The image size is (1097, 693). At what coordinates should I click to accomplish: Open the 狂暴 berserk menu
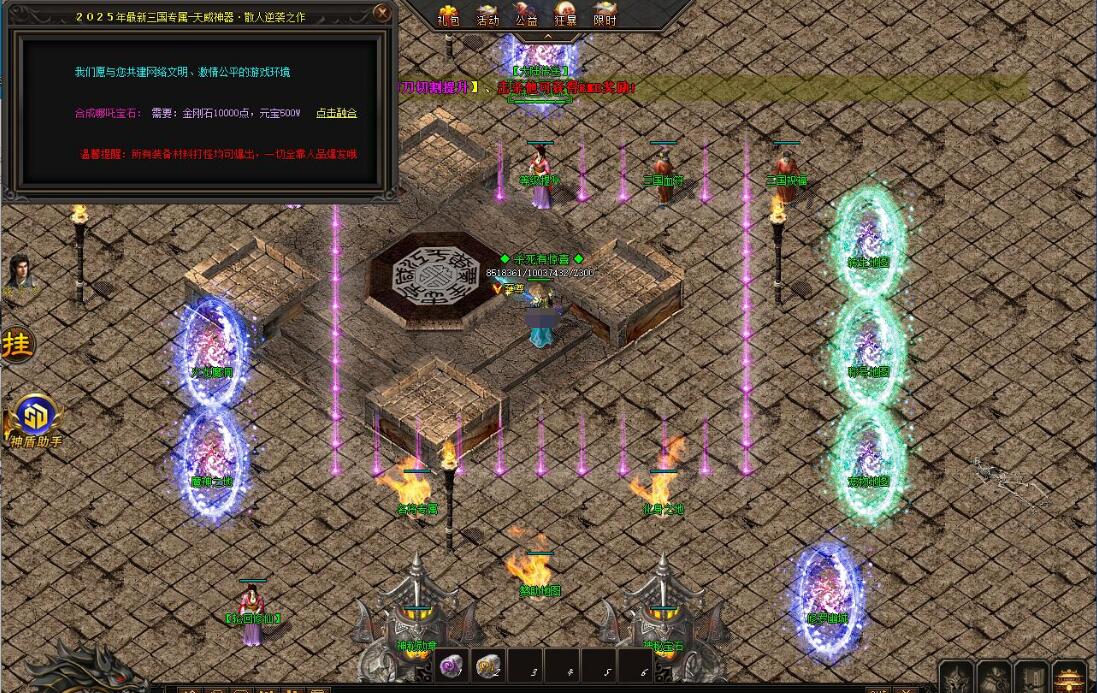pos(565,15)
